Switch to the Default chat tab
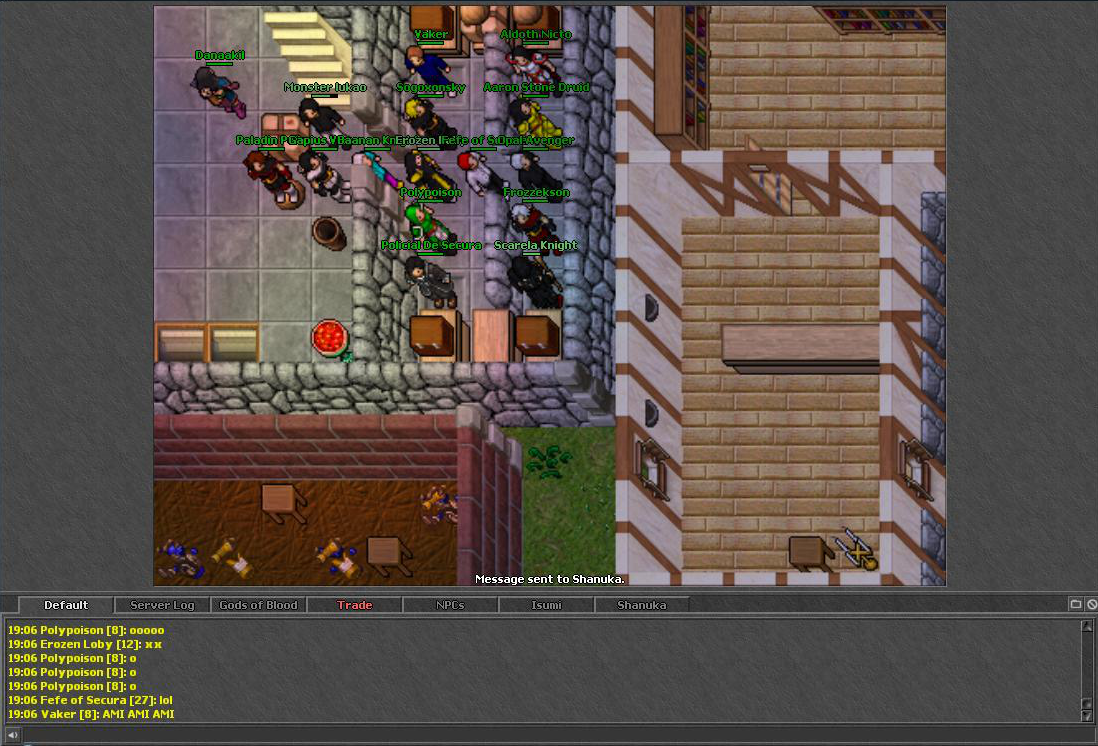 click(x=66, y=605)
